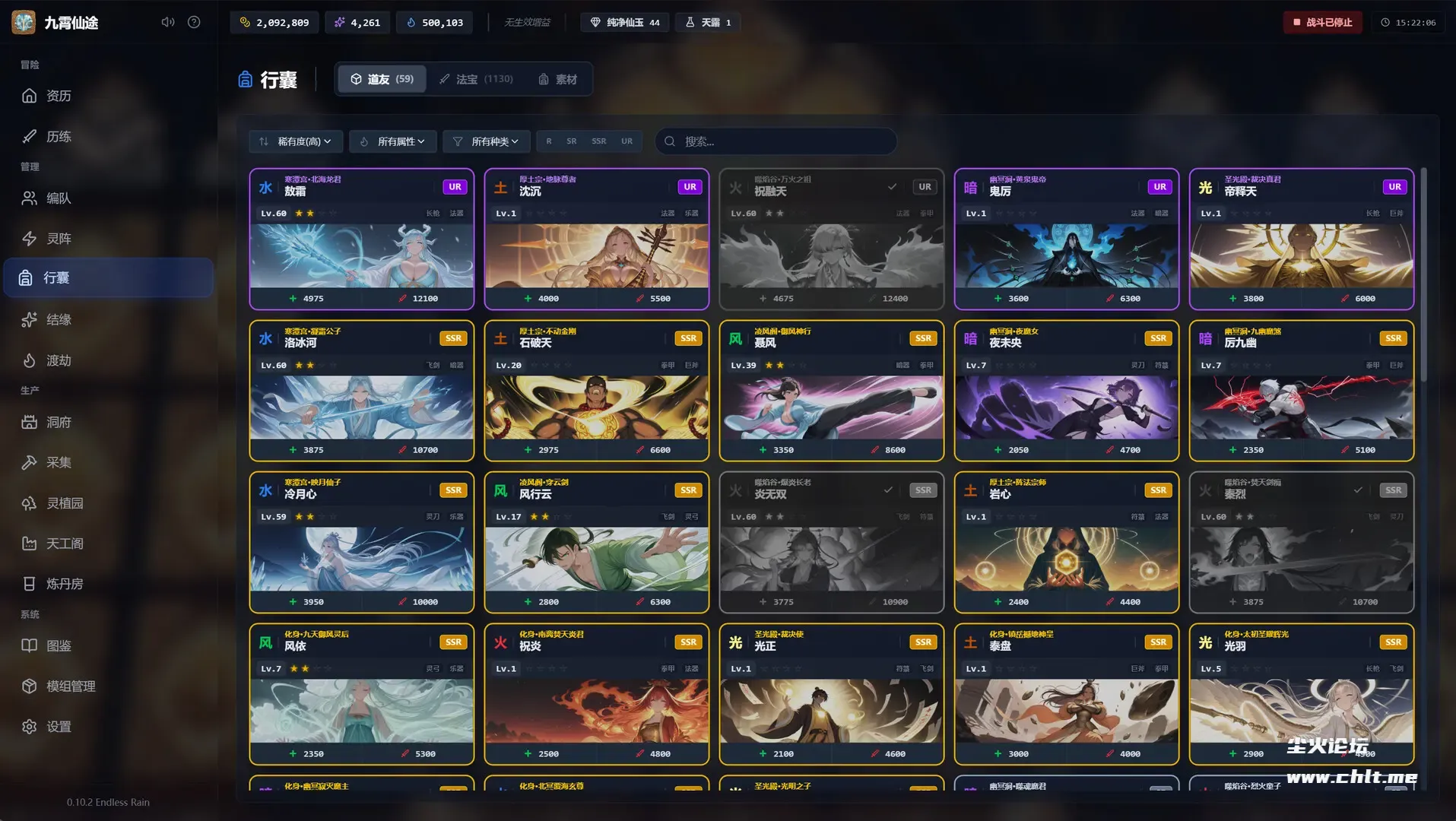Screen dimensions: 1456x821
Task: Select the 鬼厉 dark UR card
Action: click(1066, 239)
